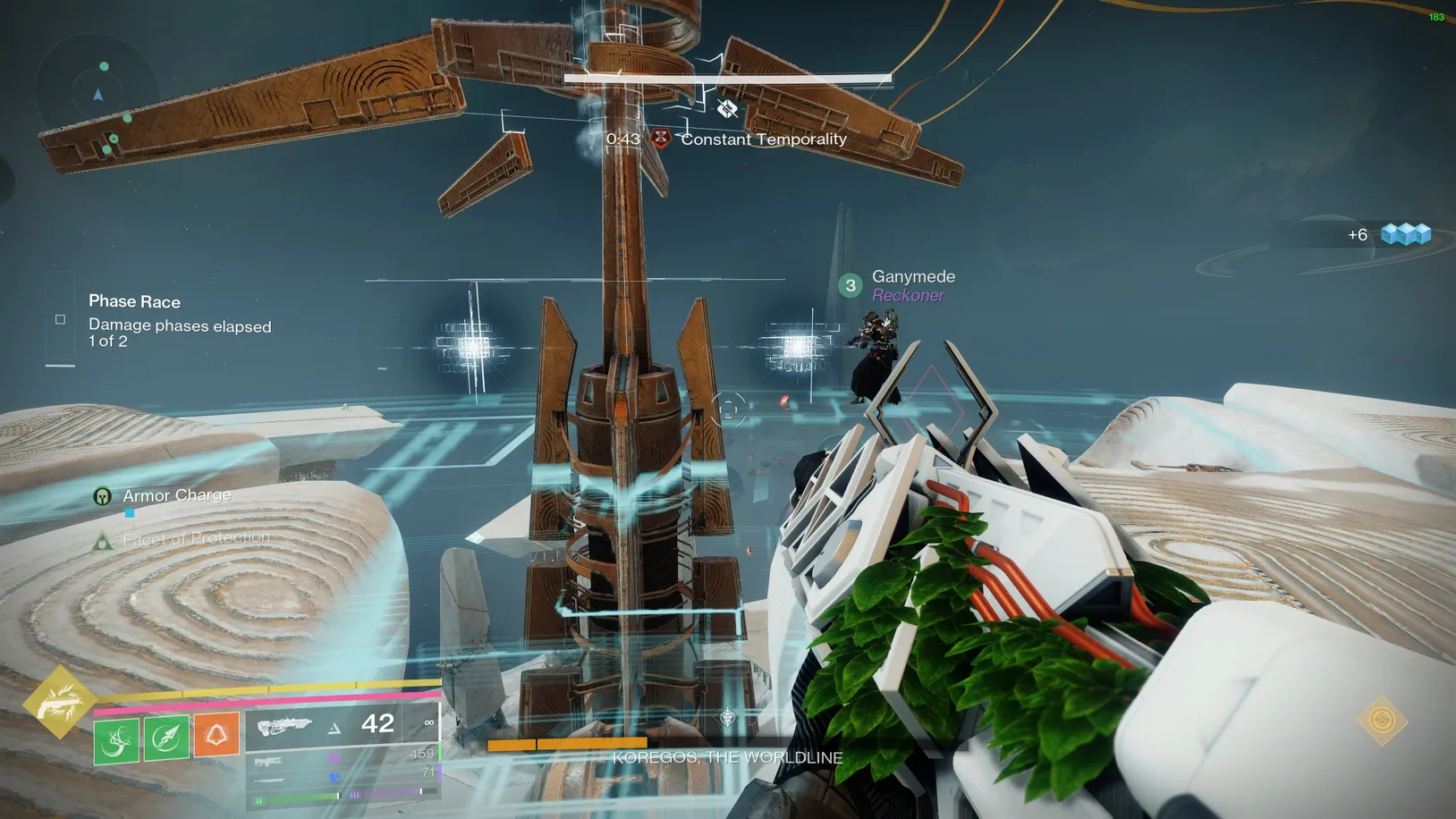The height and width of the screenshot is (819, 1456).
Task: Inspect the Facet of Protection buff icon
Action: [x=103, y=540]
